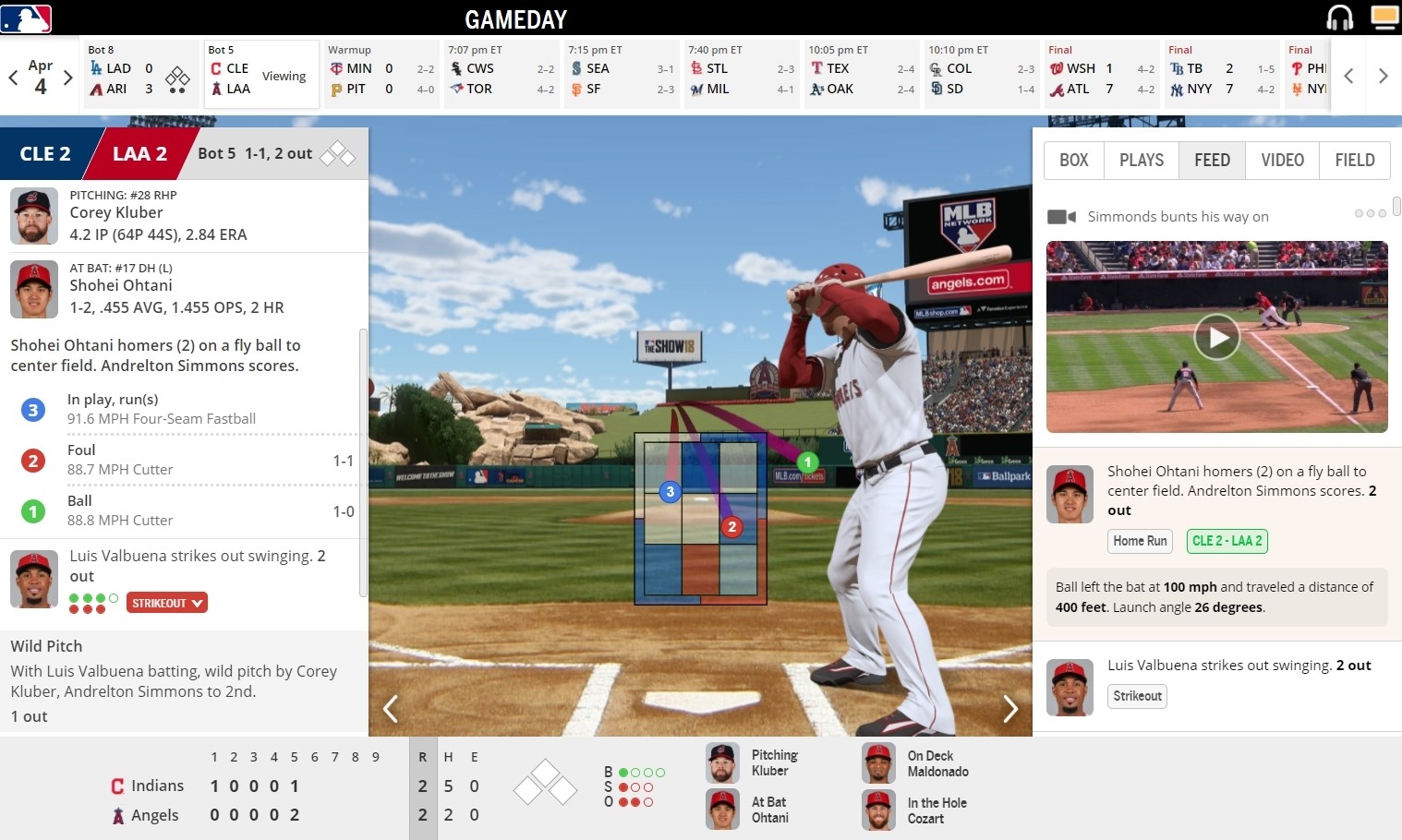The width and height of the screenshot is (1402, 840).
Task: Open the headphones audio icon
Action: click(1339, 18)
